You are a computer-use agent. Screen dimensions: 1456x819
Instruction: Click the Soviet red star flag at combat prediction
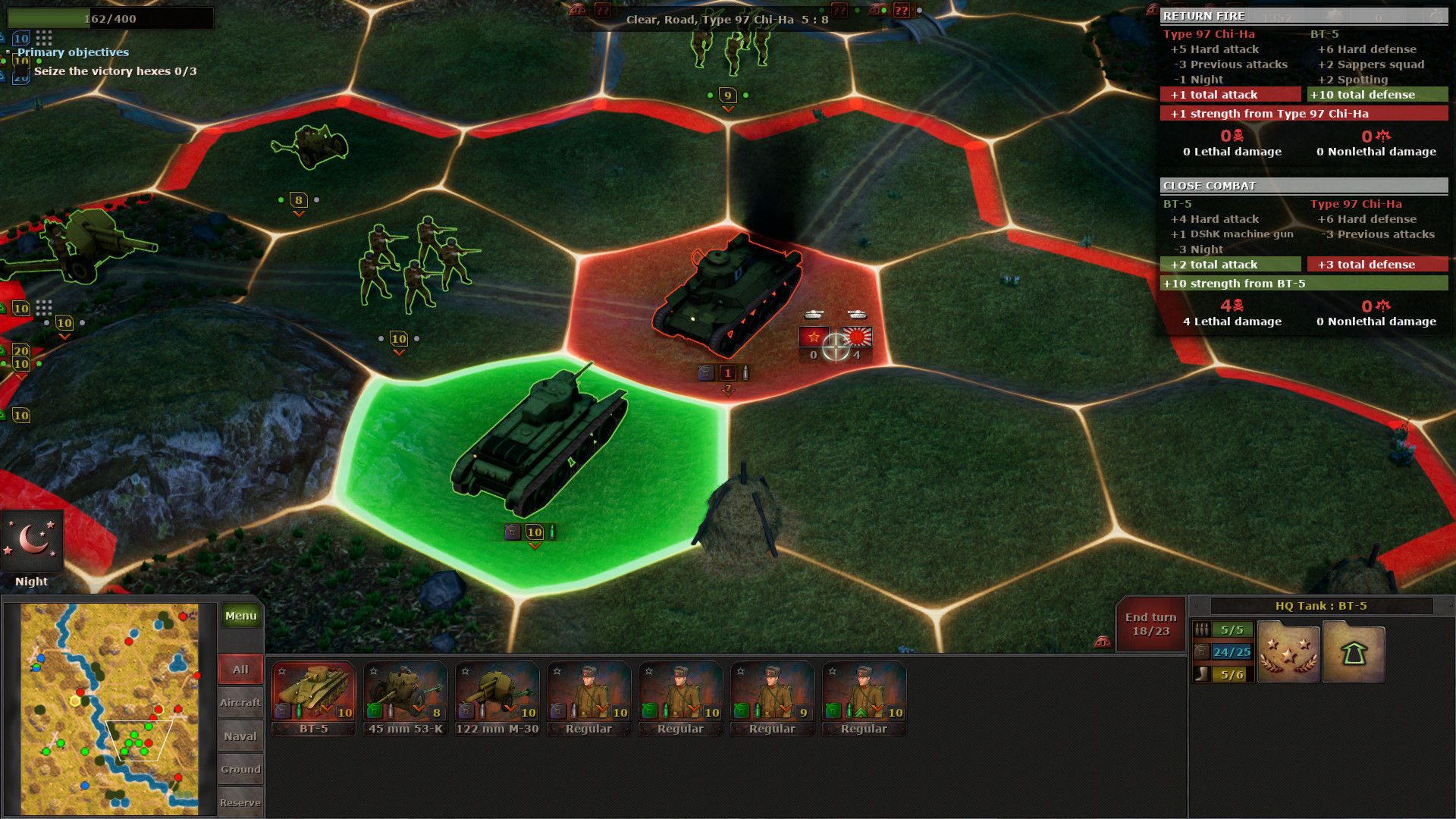pyautogui.click(x=813, y=338)
